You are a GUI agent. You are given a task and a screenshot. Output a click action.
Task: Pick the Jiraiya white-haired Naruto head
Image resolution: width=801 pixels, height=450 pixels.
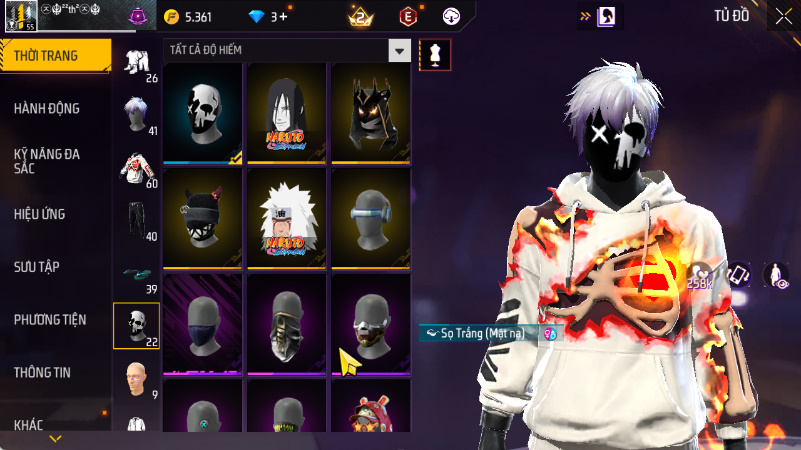click(288, 217)
